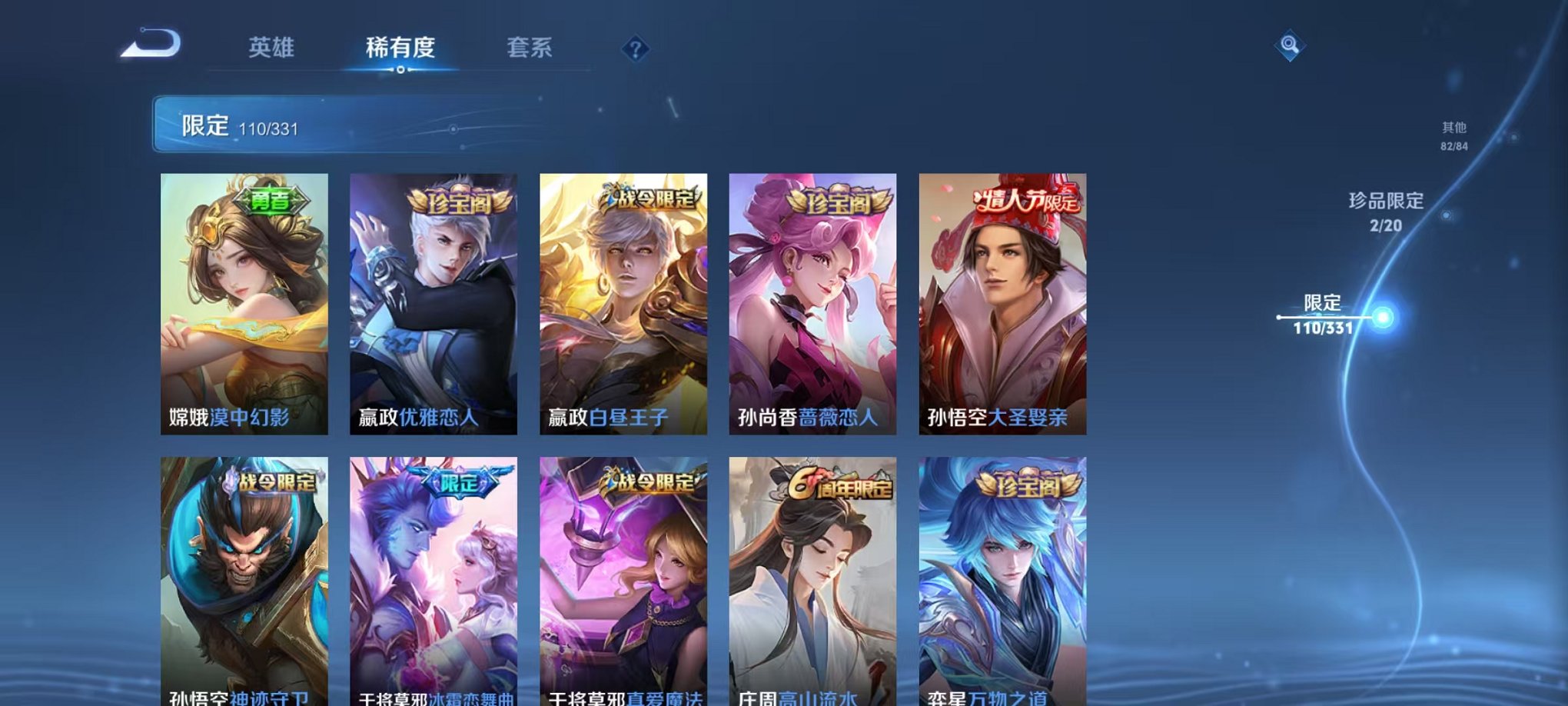The height and width of the screenshot is (706, 1568).
Task: Select the 稀有度 tab
Action: [400, 47]
